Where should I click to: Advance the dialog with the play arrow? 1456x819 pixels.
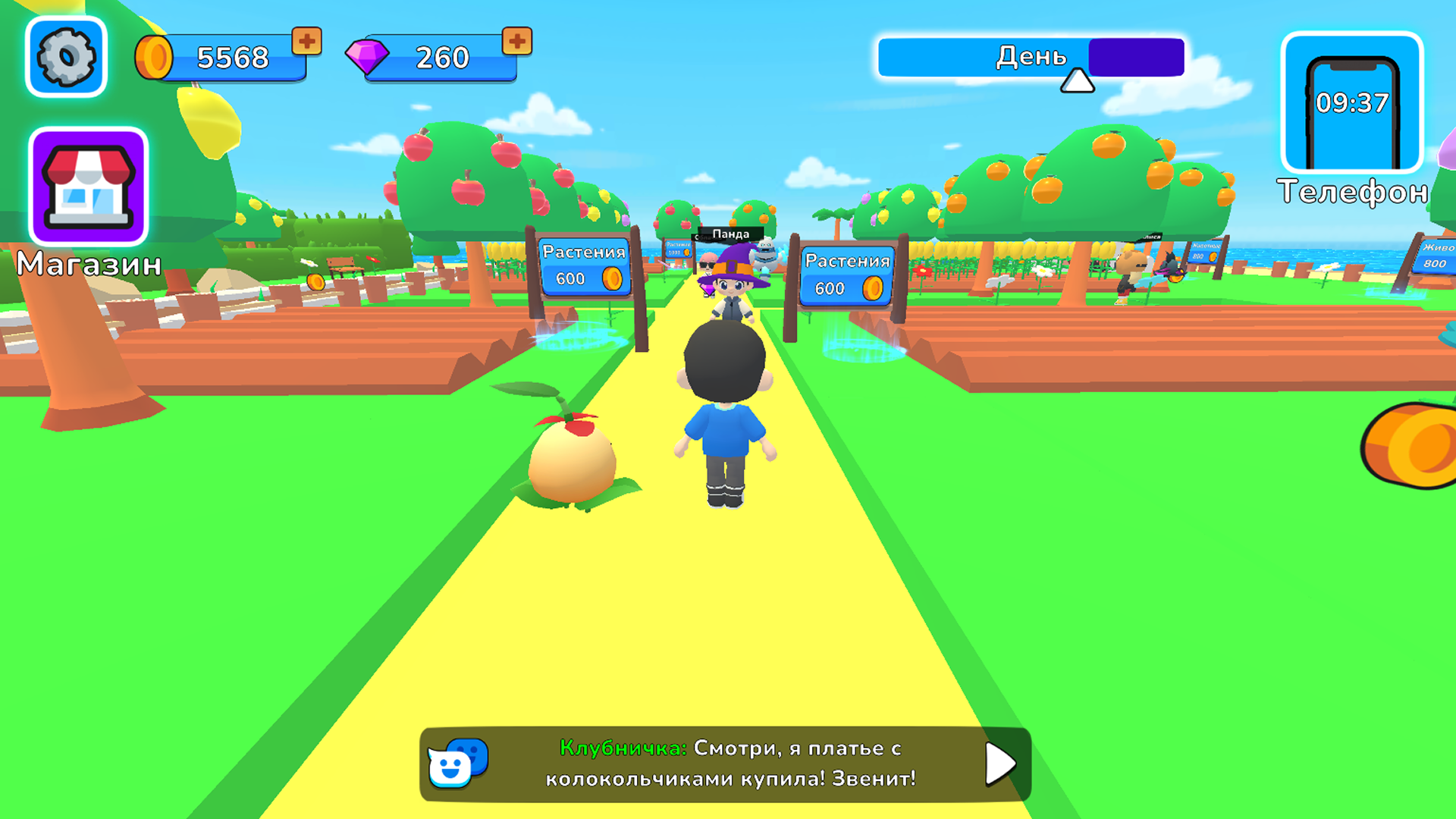997,766
